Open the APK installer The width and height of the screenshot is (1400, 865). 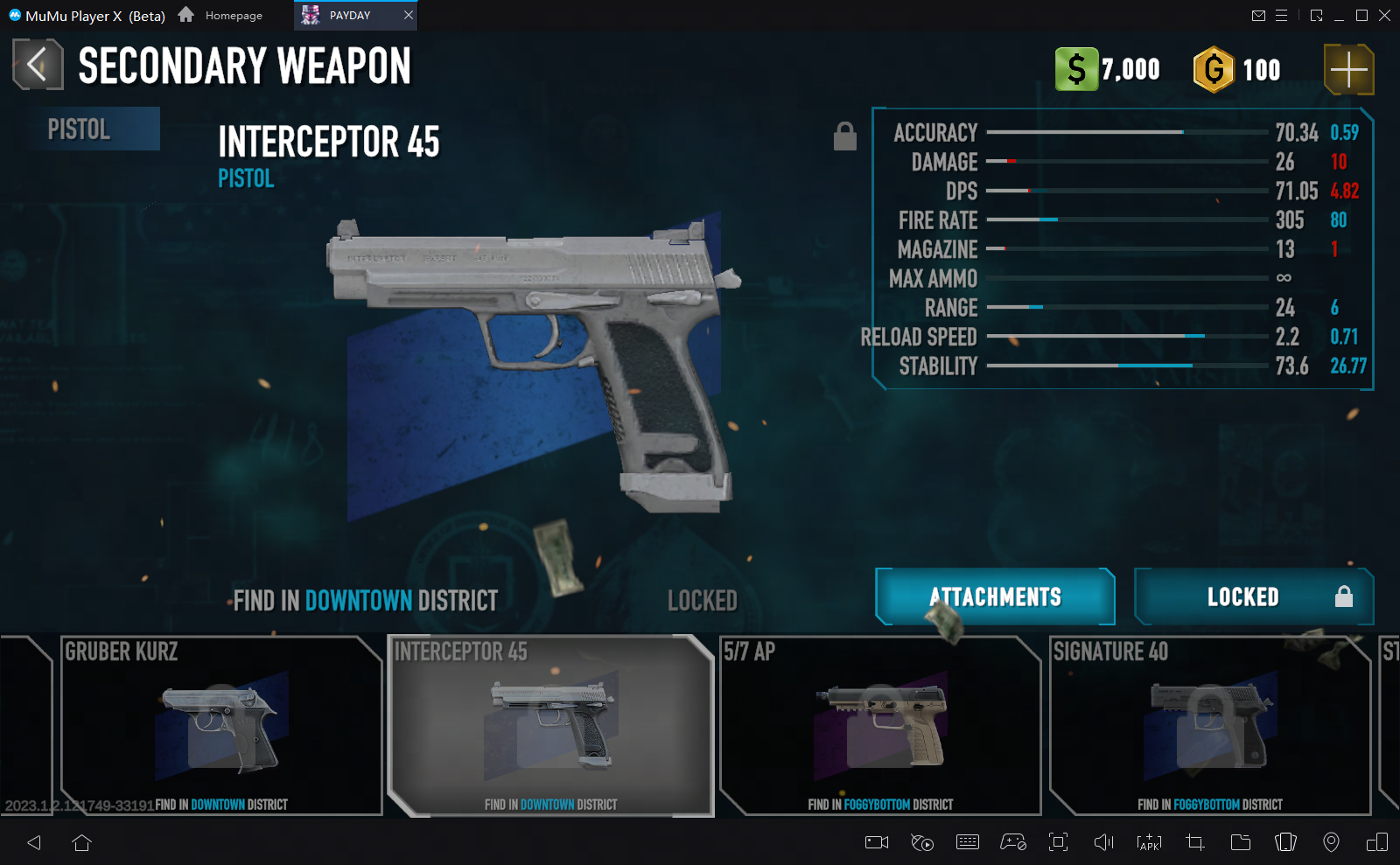click(x=1147, y=842)
